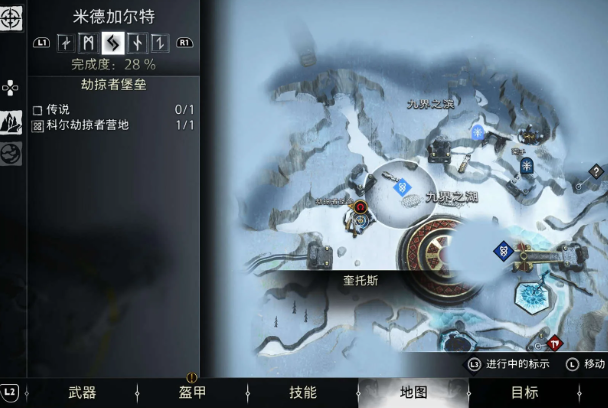608x408 pixels.
Task: Open the 盔甲 (Armor) tab
Action: (192, 392)
